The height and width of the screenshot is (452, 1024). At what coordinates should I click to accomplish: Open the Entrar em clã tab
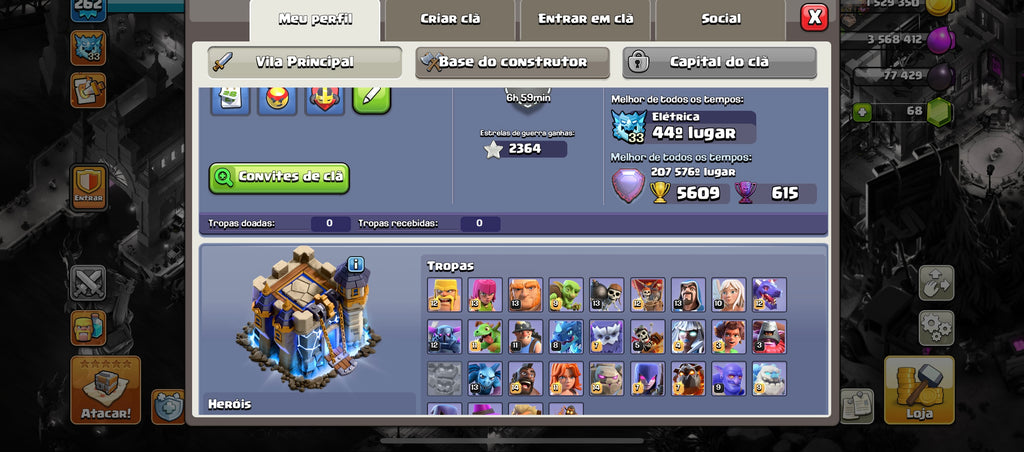point(585,19)
